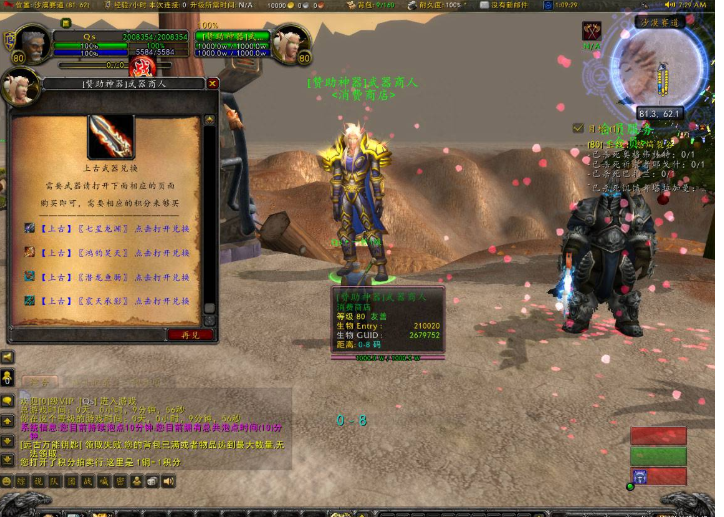Click the sword item icon in dialog
The image size is (724, 517).
111,137
